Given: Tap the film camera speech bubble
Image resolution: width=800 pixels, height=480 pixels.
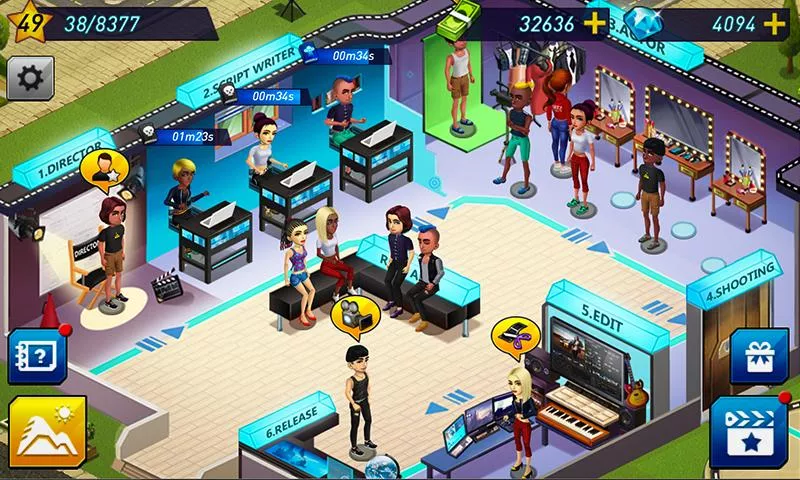Looking at the screenshot, I should coord(353,314).
